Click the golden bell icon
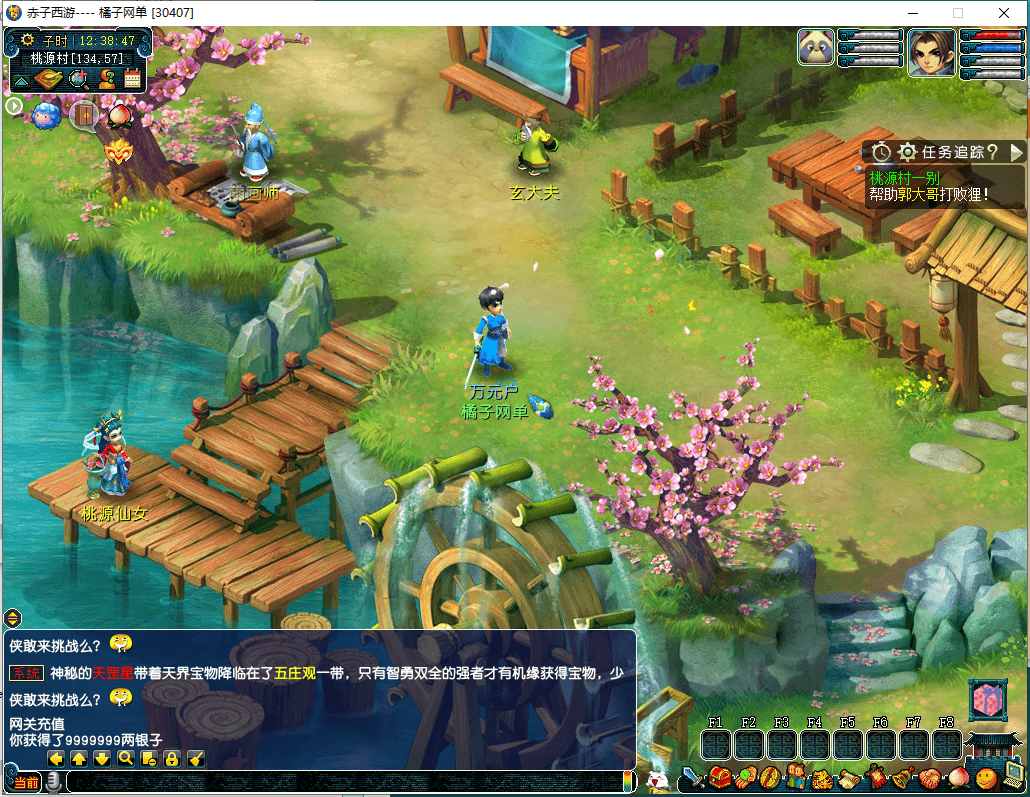The height and width of the screenshot is (797, 1030). (x=901, y=777)
